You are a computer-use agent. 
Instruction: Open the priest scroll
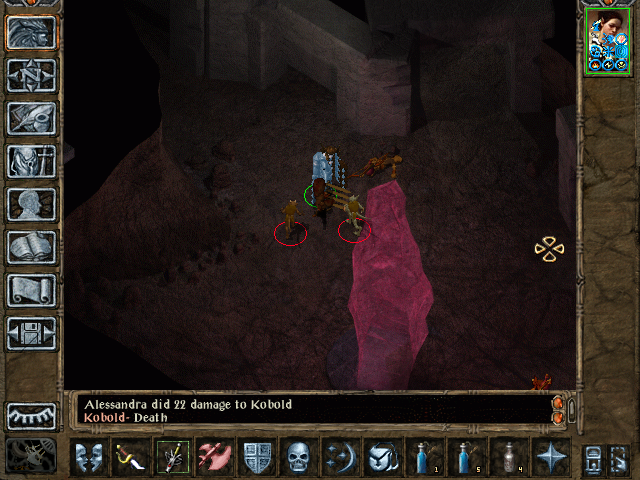[32, 290]
